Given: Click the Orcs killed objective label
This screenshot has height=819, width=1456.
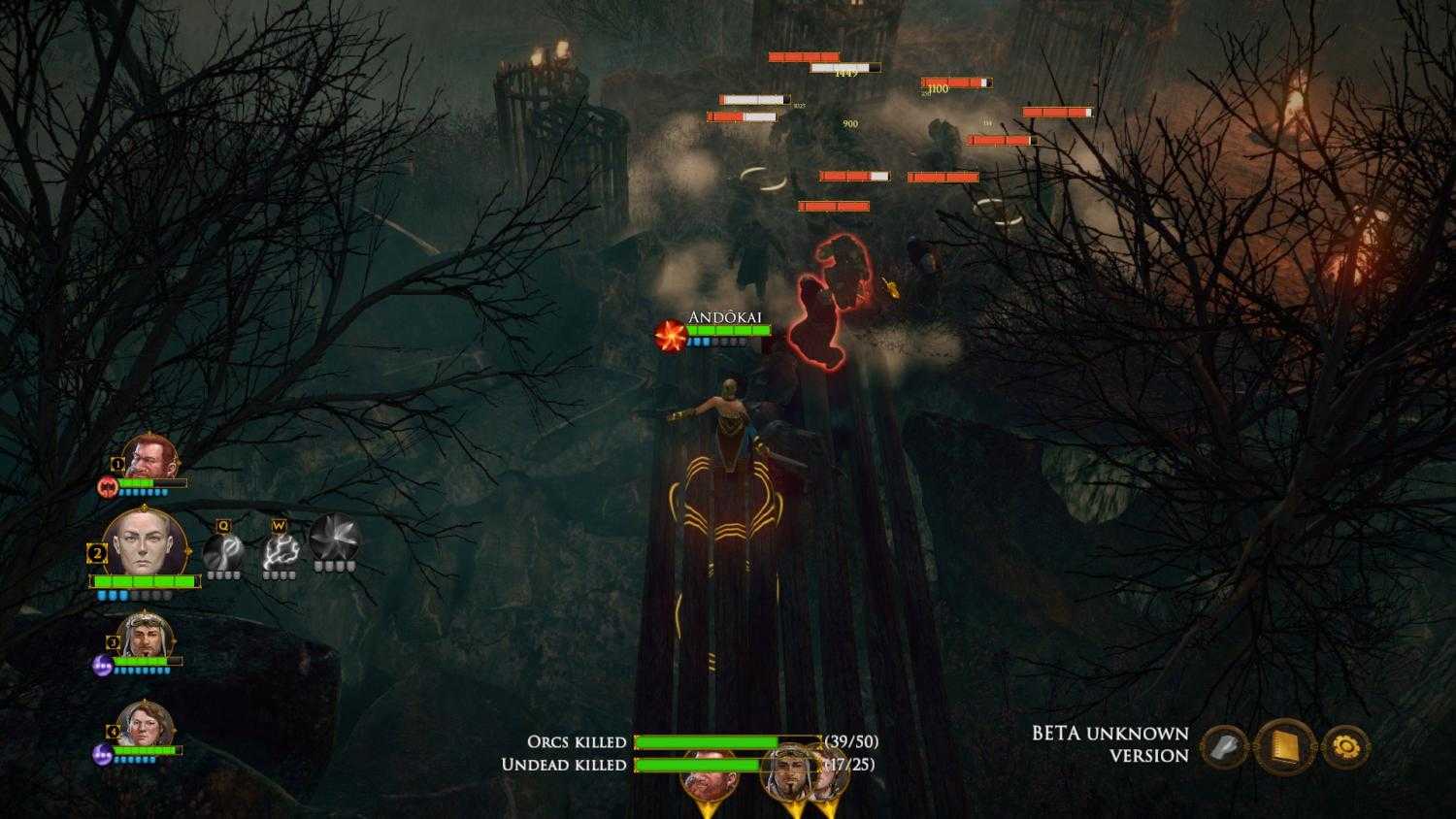Looking at the screenshot, I should tap(577, 742).
